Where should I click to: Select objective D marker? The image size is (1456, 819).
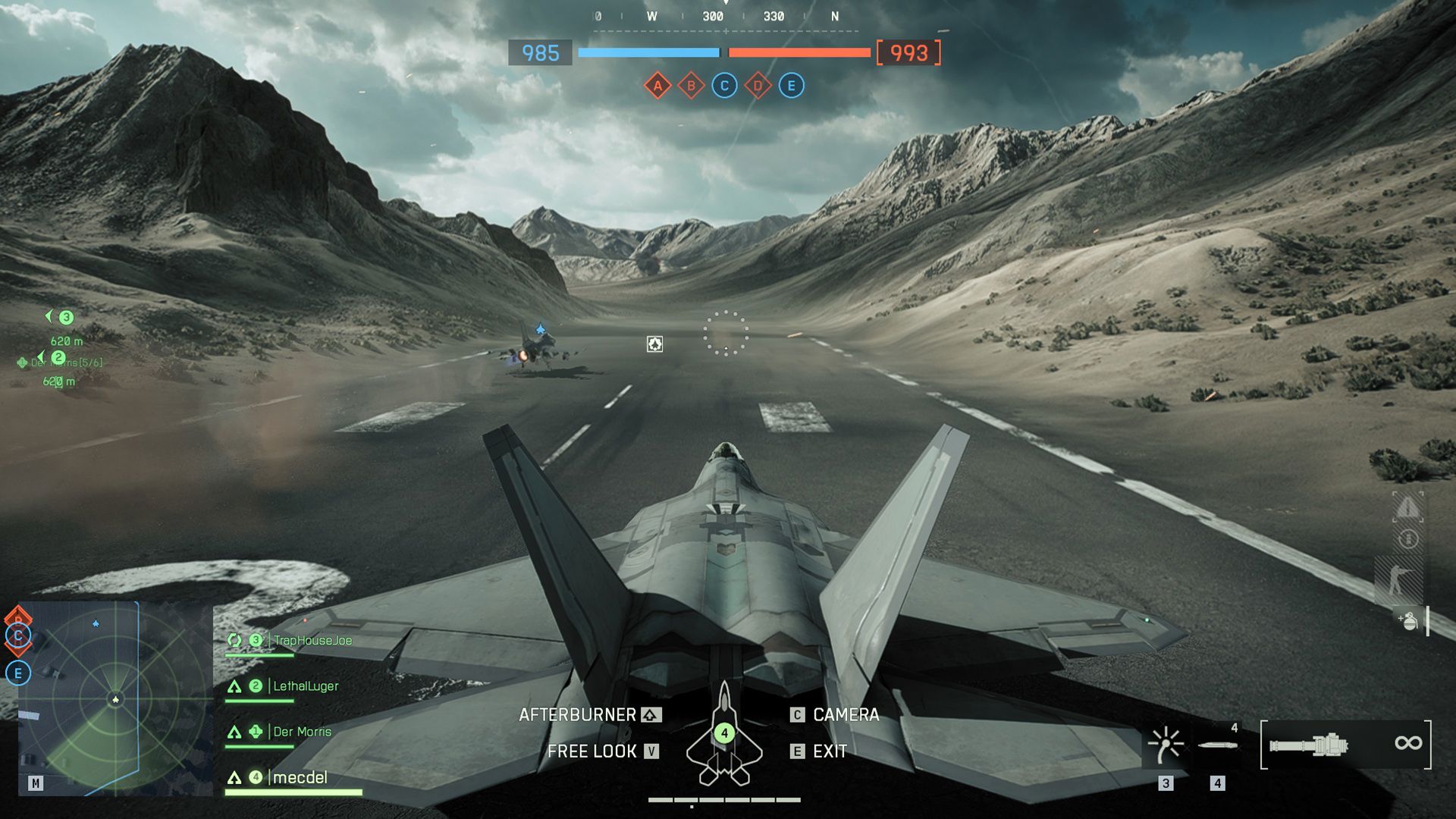coord(758,86)
